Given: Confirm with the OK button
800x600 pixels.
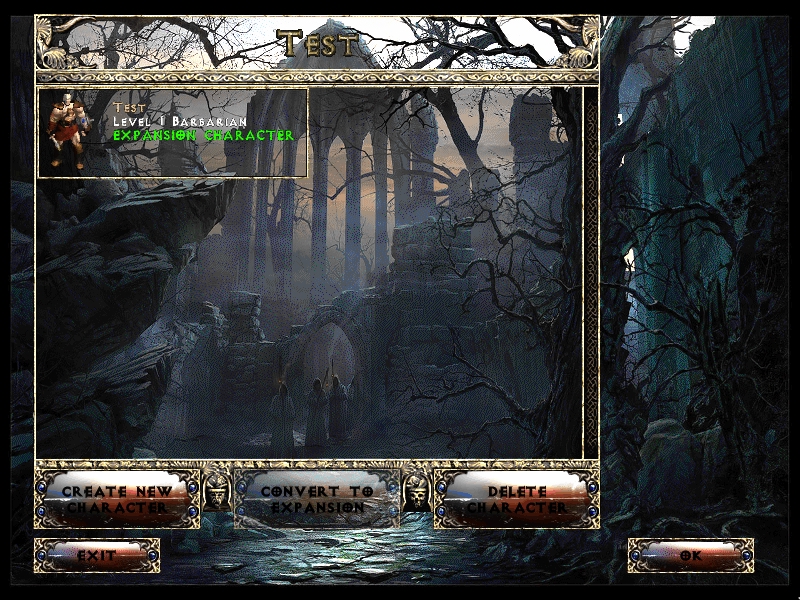Looking at the screenshot, I should pyautogui.click(x=691, y=555).
